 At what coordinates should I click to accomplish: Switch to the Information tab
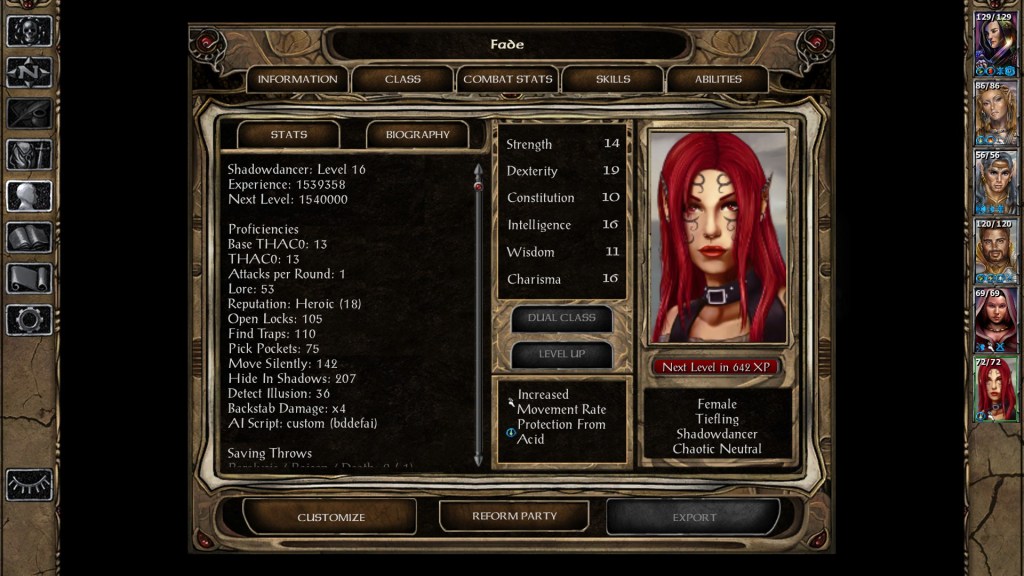(297, 79)
